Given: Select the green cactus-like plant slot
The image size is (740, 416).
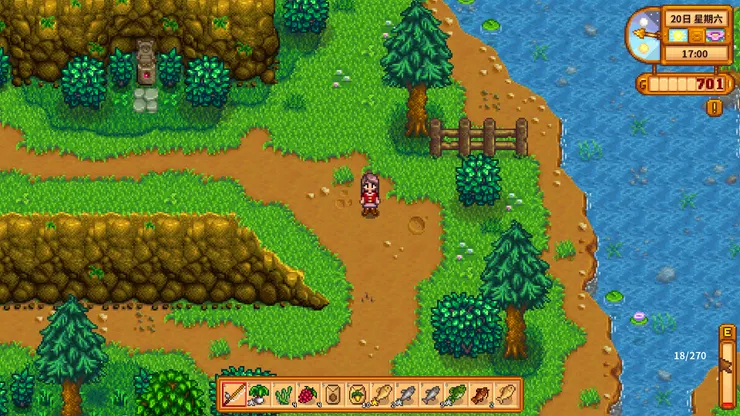Looking at the screenshot, I should (283, 394).
